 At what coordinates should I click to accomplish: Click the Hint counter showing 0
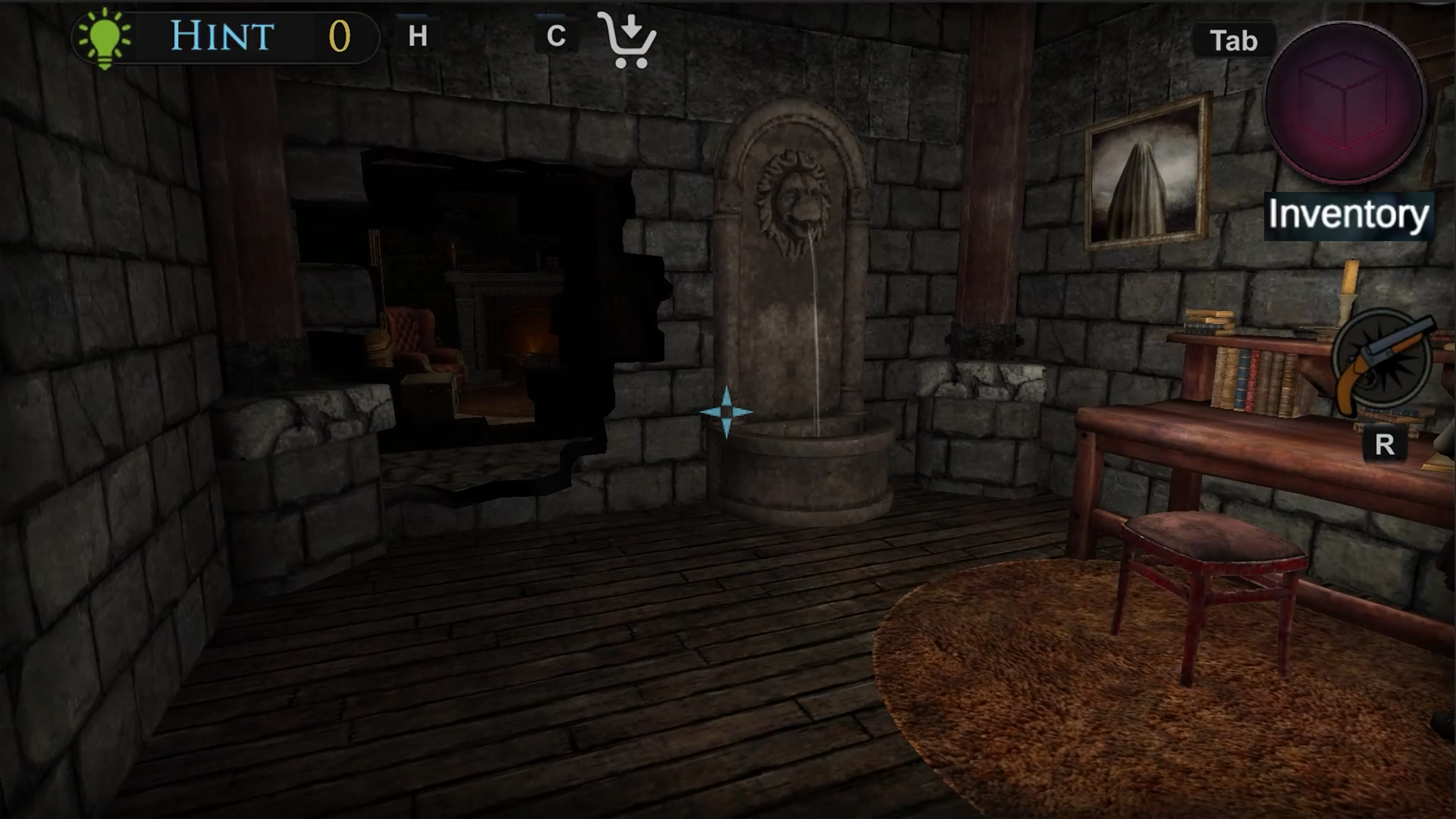click(x=340, y=35)
